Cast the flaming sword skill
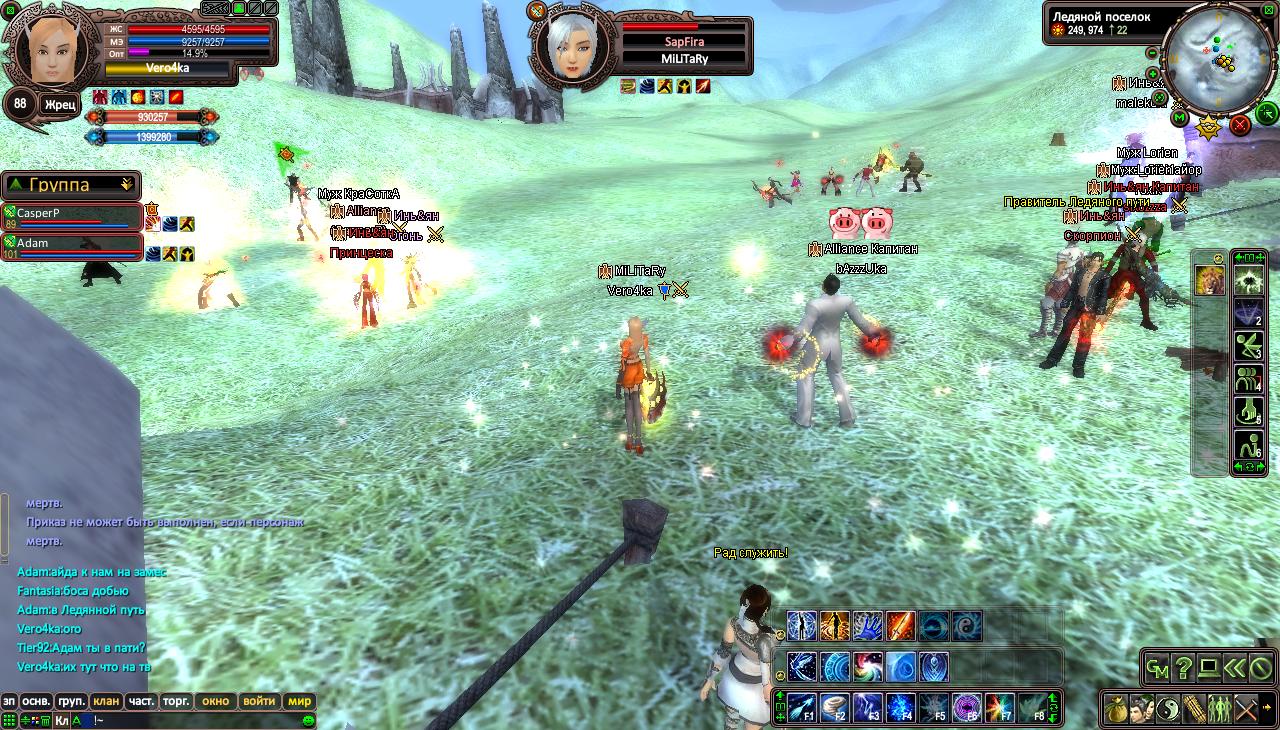The width and height of the screenshot is (1280, 730). coord(899,626)
